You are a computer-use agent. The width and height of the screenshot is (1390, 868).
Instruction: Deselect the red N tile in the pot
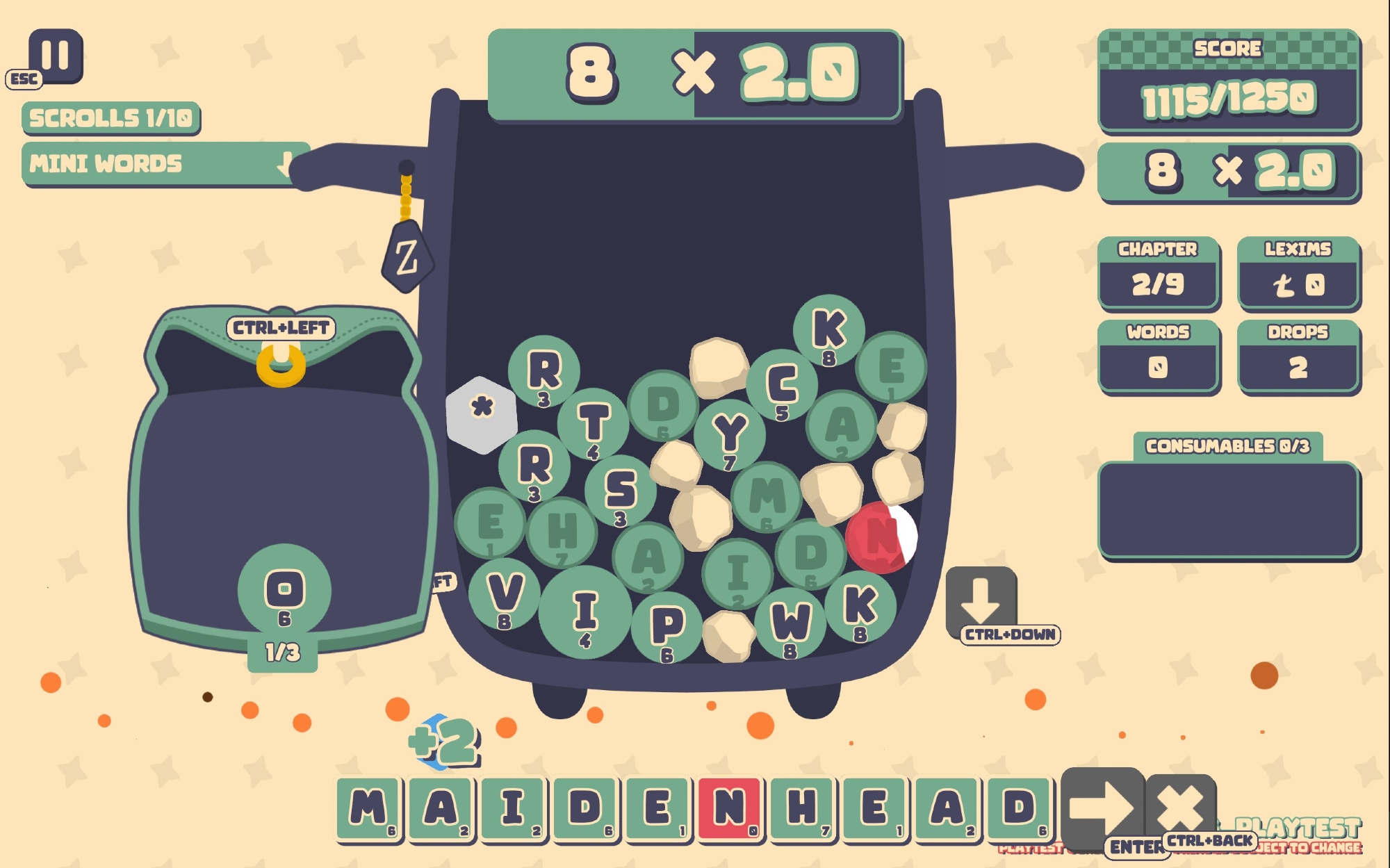tap(881, 537)
